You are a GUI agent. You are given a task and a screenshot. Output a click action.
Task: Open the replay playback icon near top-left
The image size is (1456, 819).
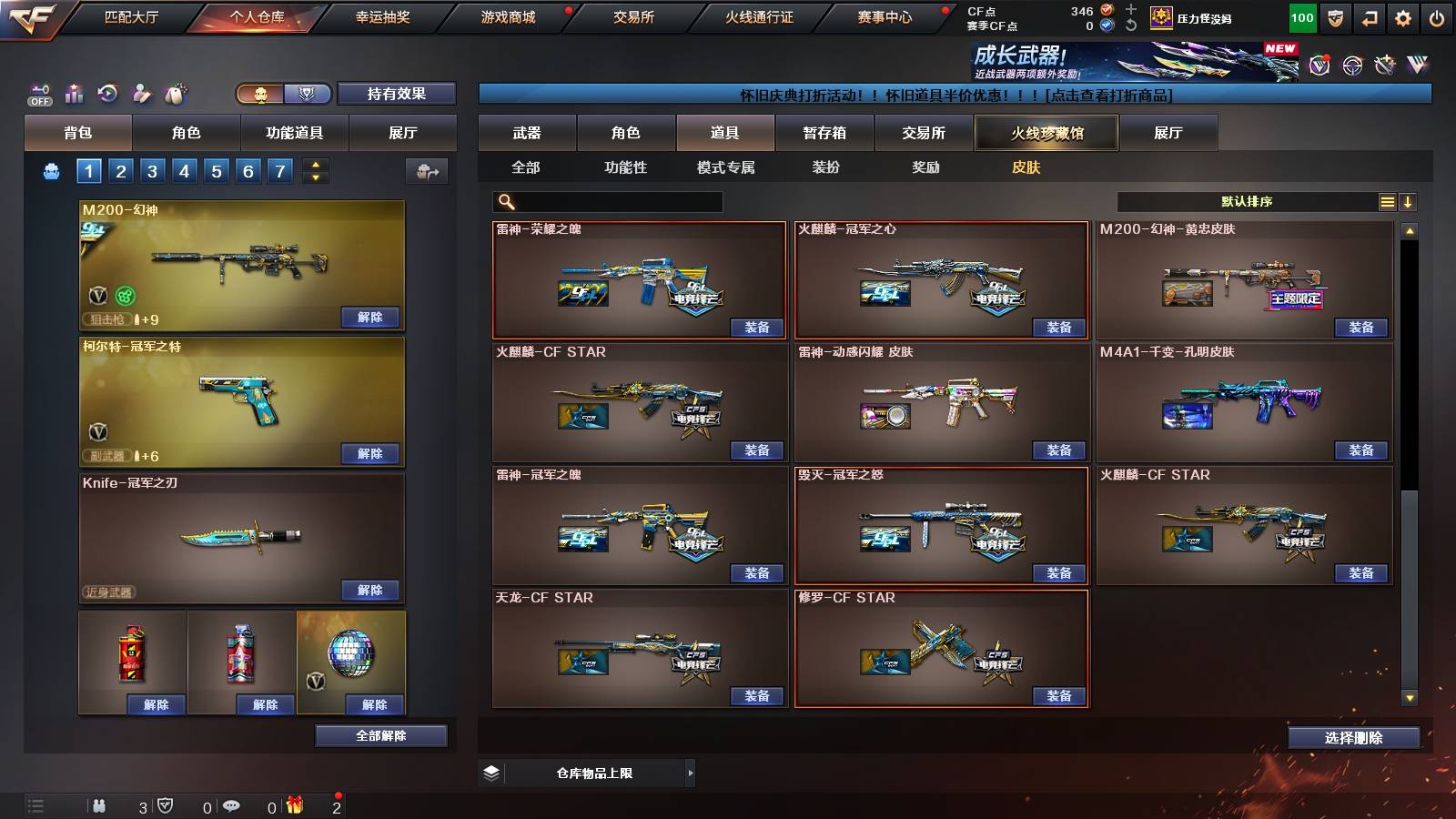click(x=109, y=93)
